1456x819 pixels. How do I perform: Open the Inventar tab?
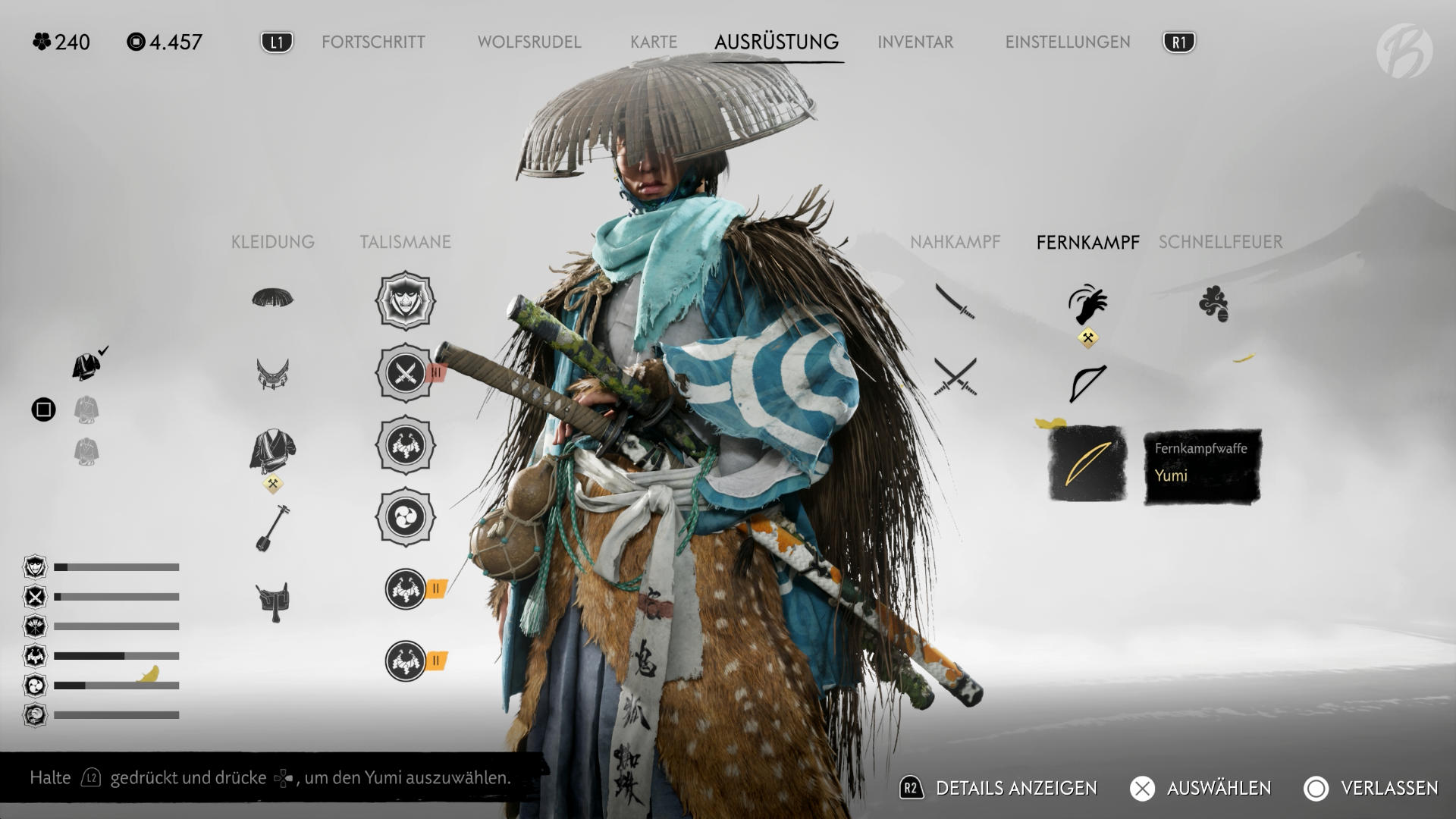point(915,42)
